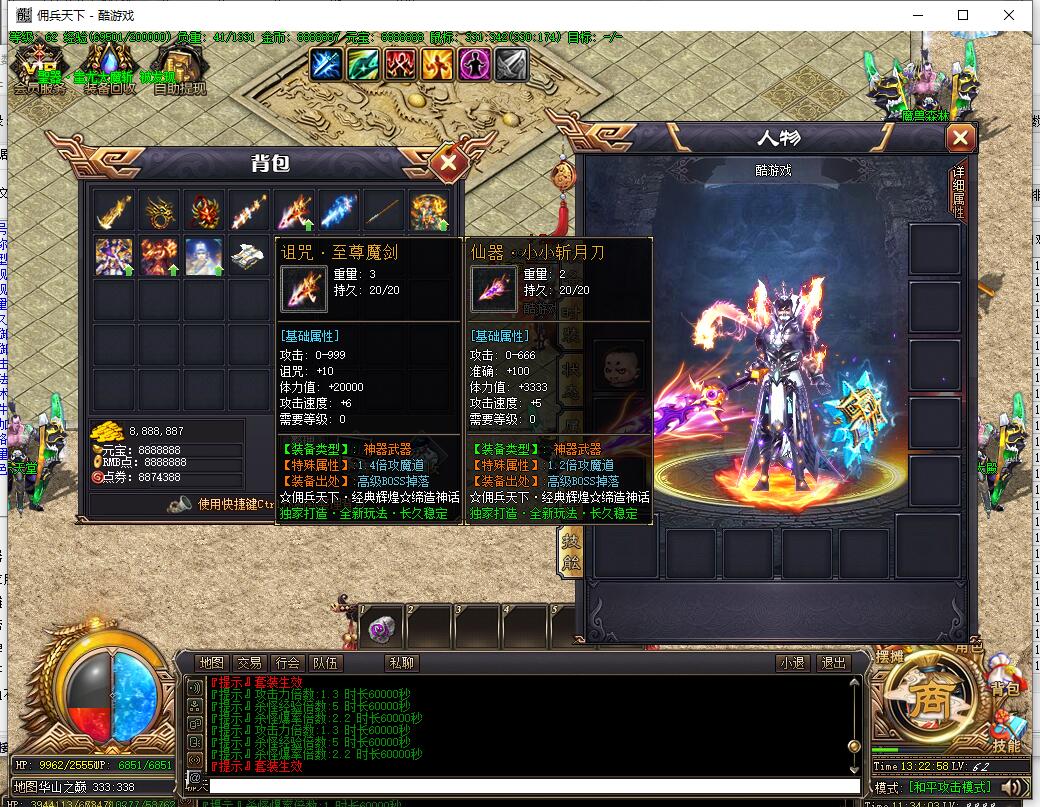Click the chat input field
Viewport: 1040px width, 807px height.
[x=530, y=787]
